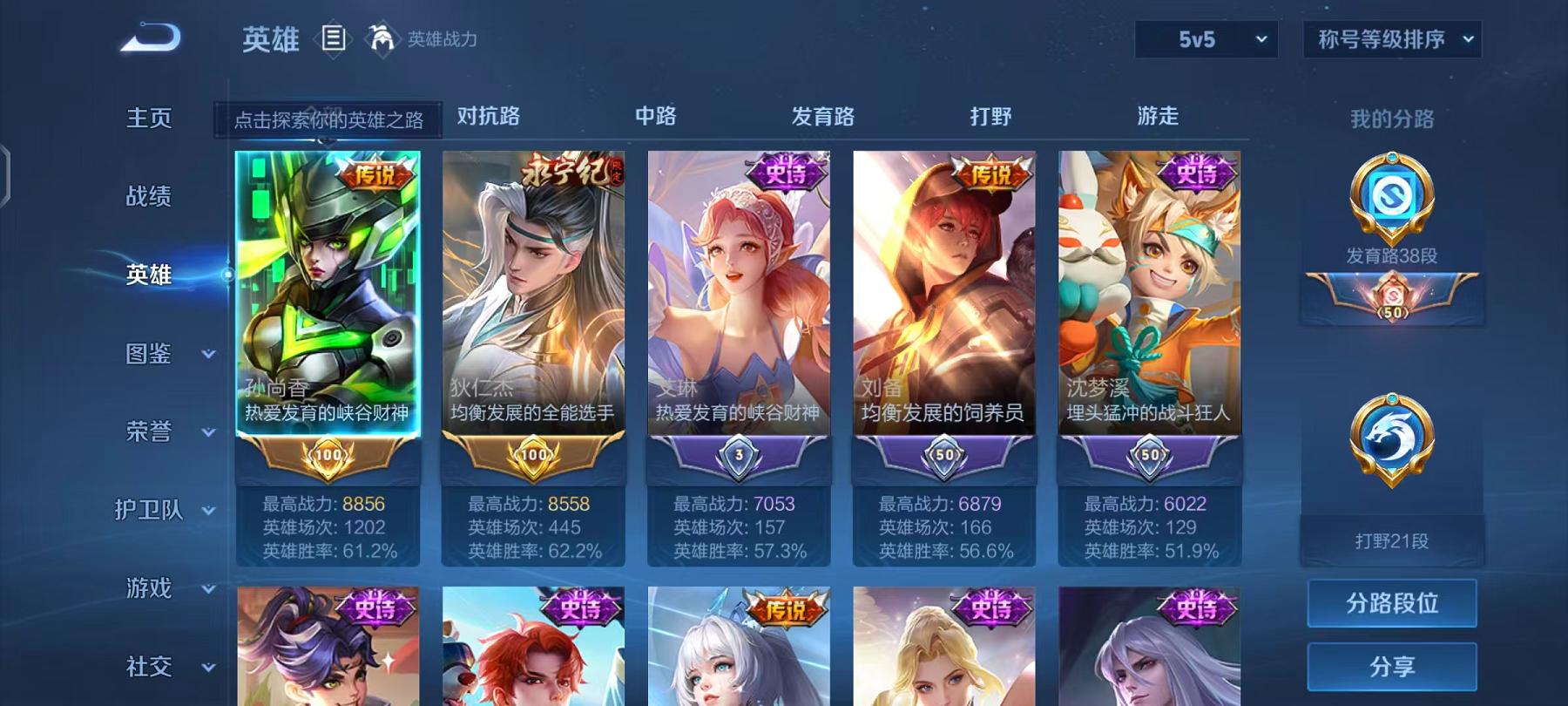Open the 5v5 mode dropdown
The width and height of the screenshot is (1568, 706).
(1206, 38)
